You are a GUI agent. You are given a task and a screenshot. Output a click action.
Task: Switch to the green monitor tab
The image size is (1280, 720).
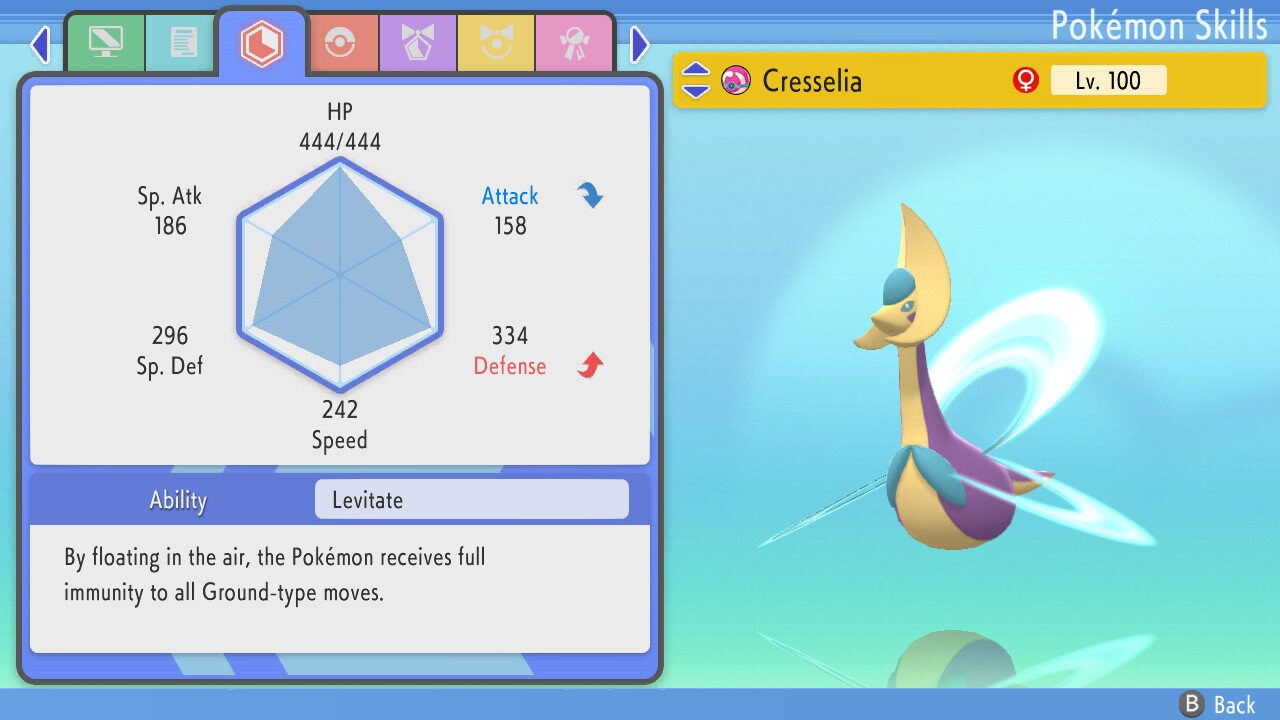pos(105,43)
